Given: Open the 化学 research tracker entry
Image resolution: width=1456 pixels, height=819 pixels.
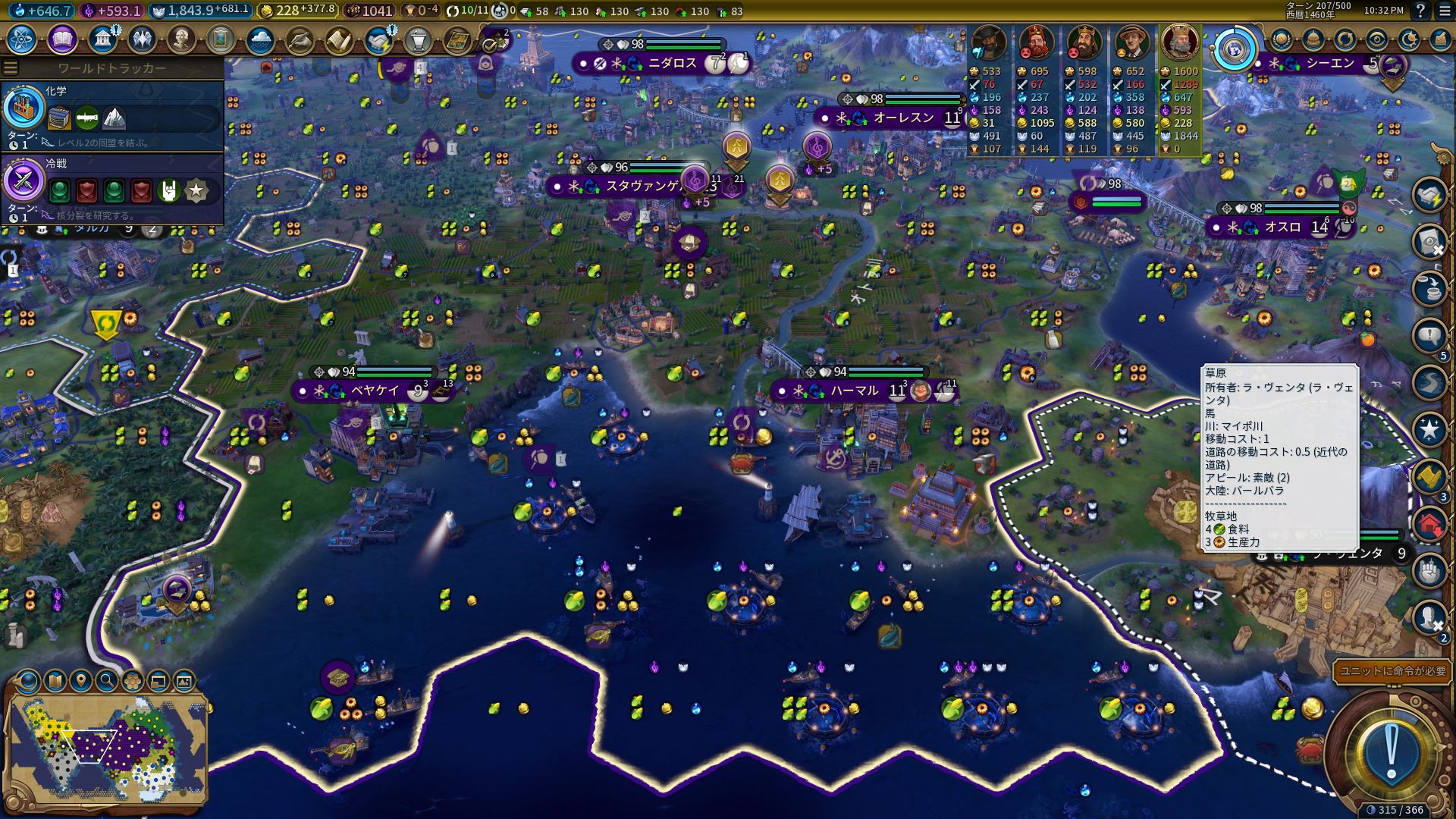Looking at the screenshot, I should pyautogui.click(x=112, y=115).
